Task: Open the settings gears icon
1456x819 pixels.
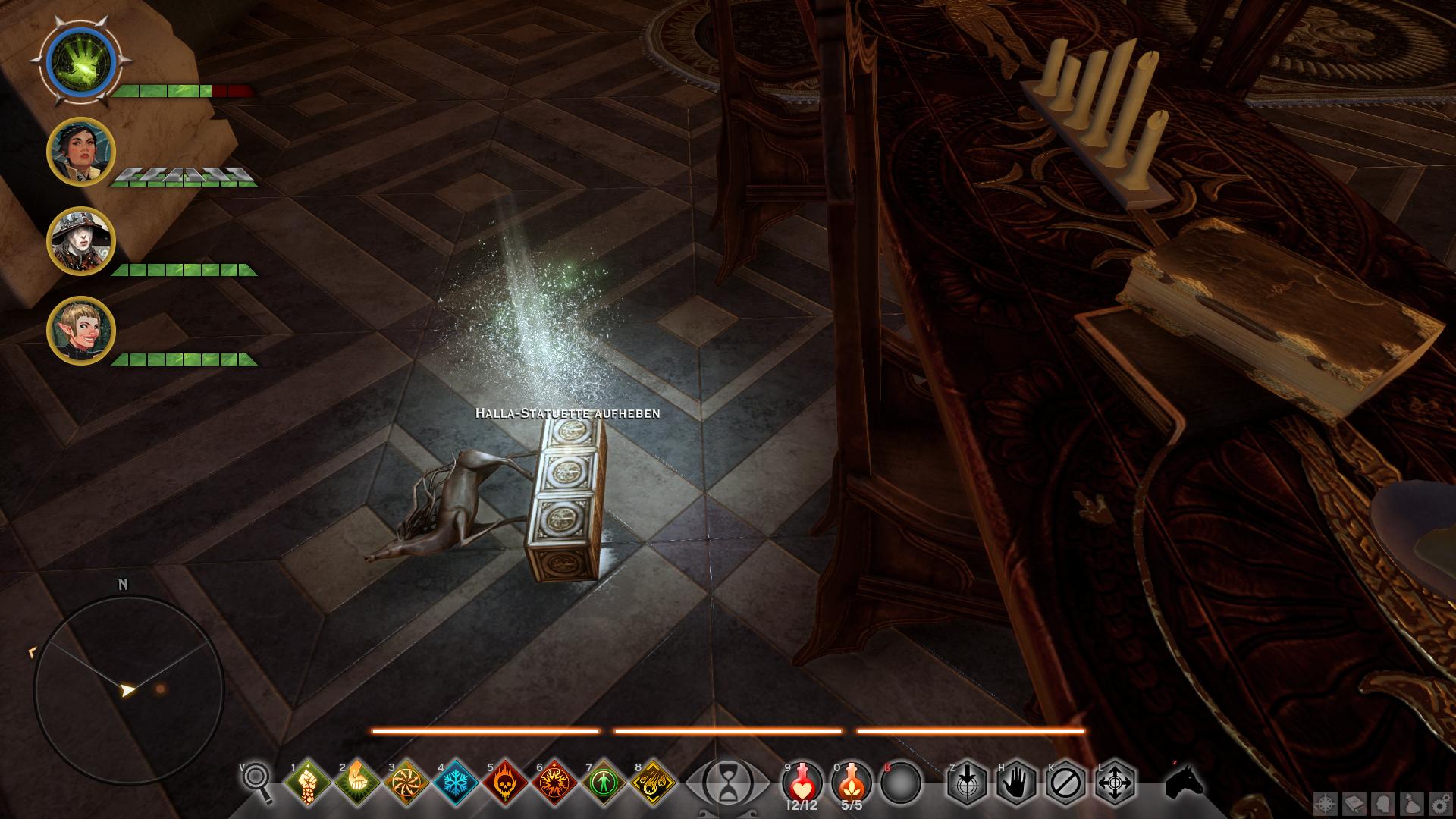Action: (x=1439, y=804)
